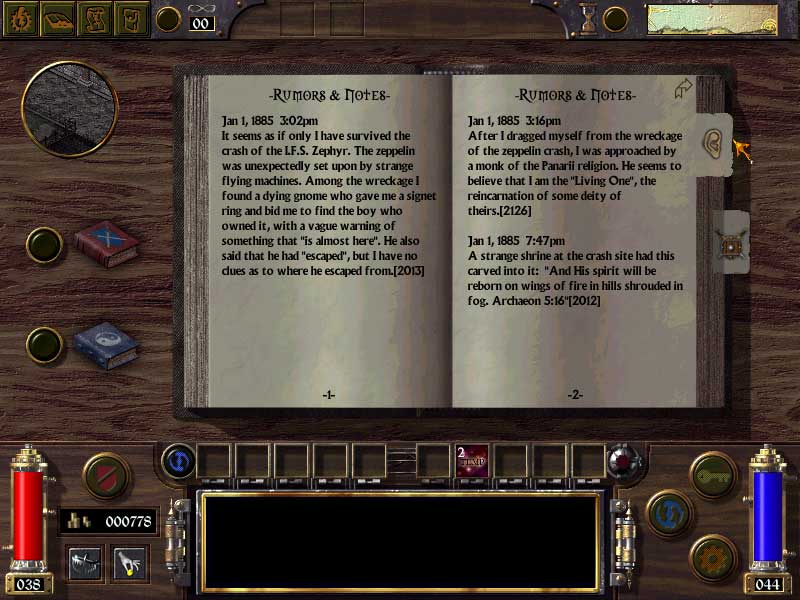Activate the blue swirl spells button
Viewport: 800px width, 600px height.
pyautogui.click(x=669, y=513)
